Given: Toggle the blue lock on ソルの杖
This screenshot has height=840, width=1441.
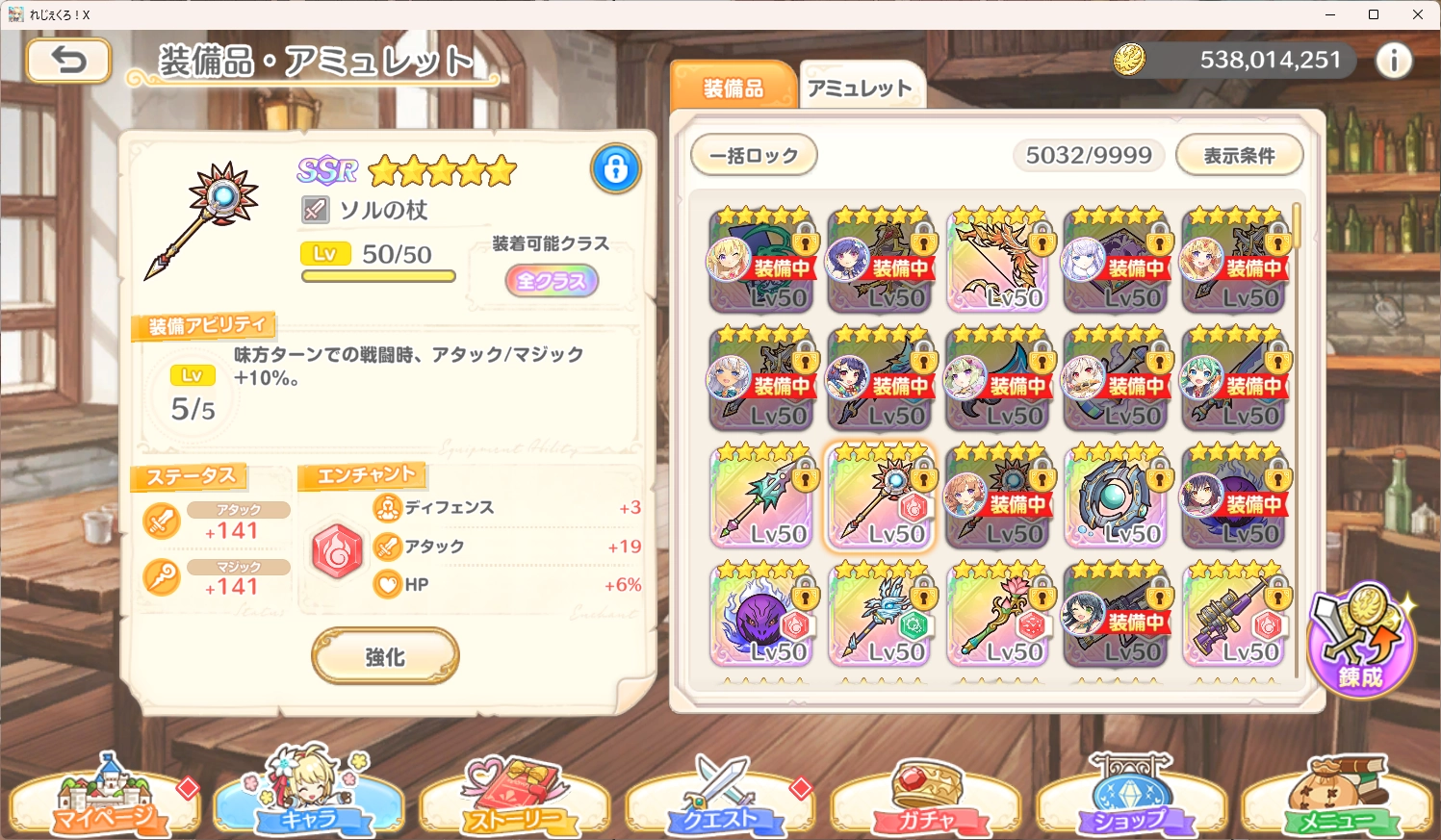Looking at the screenshot, I should pyautogui.click(x=616, y=168).
